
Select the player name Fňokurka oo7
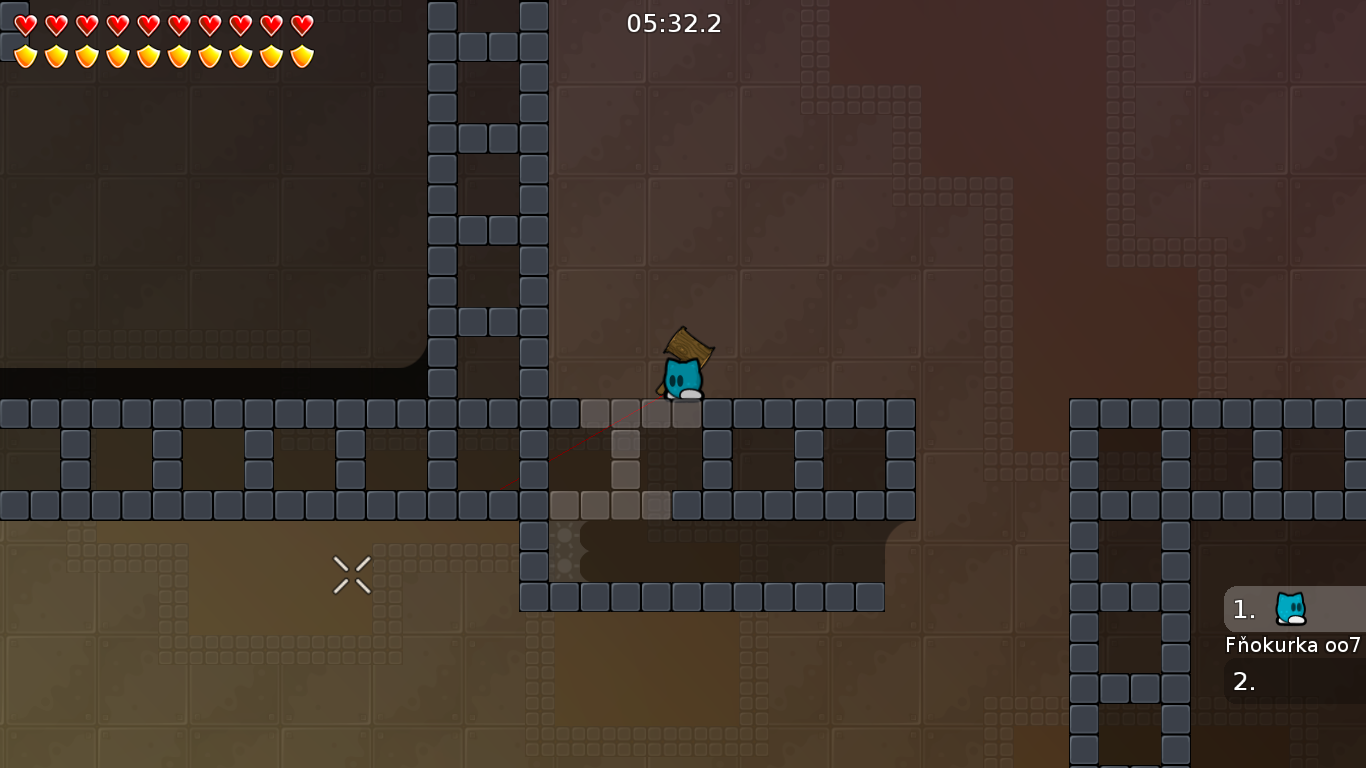[x=1295, y=646]
